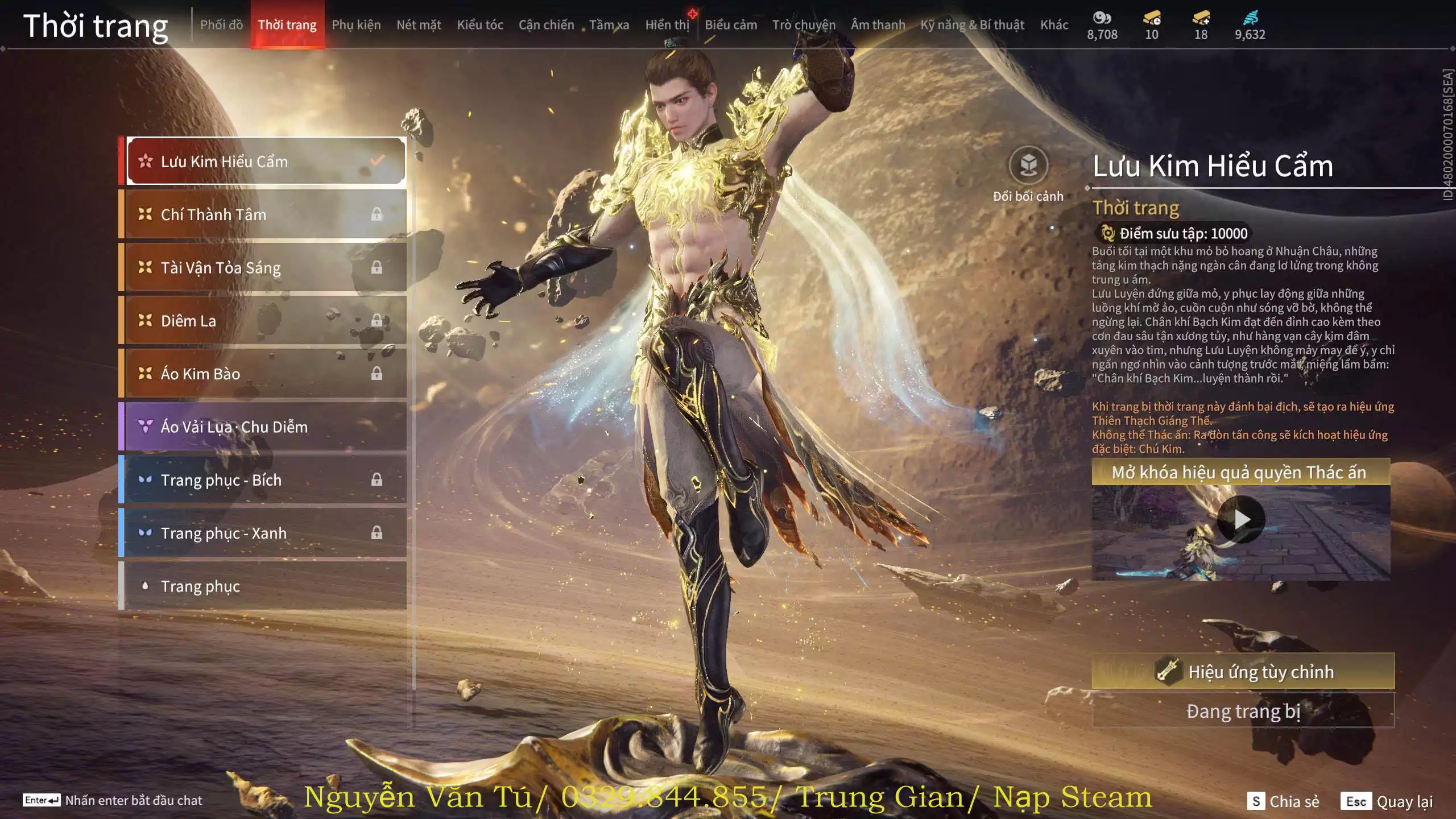Go back with Quay lại
This screenshot has height=819, width=1456.
point(1388,801)
